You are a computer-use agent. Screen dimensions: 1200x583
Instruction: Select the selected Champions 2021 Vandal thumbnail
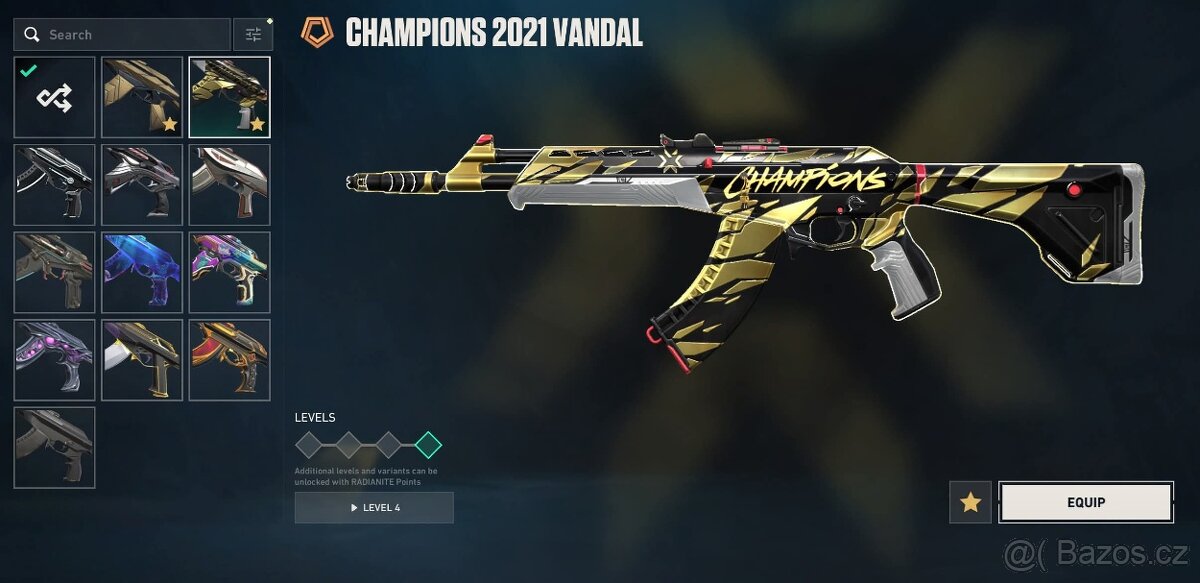click(x=229, y=97)
